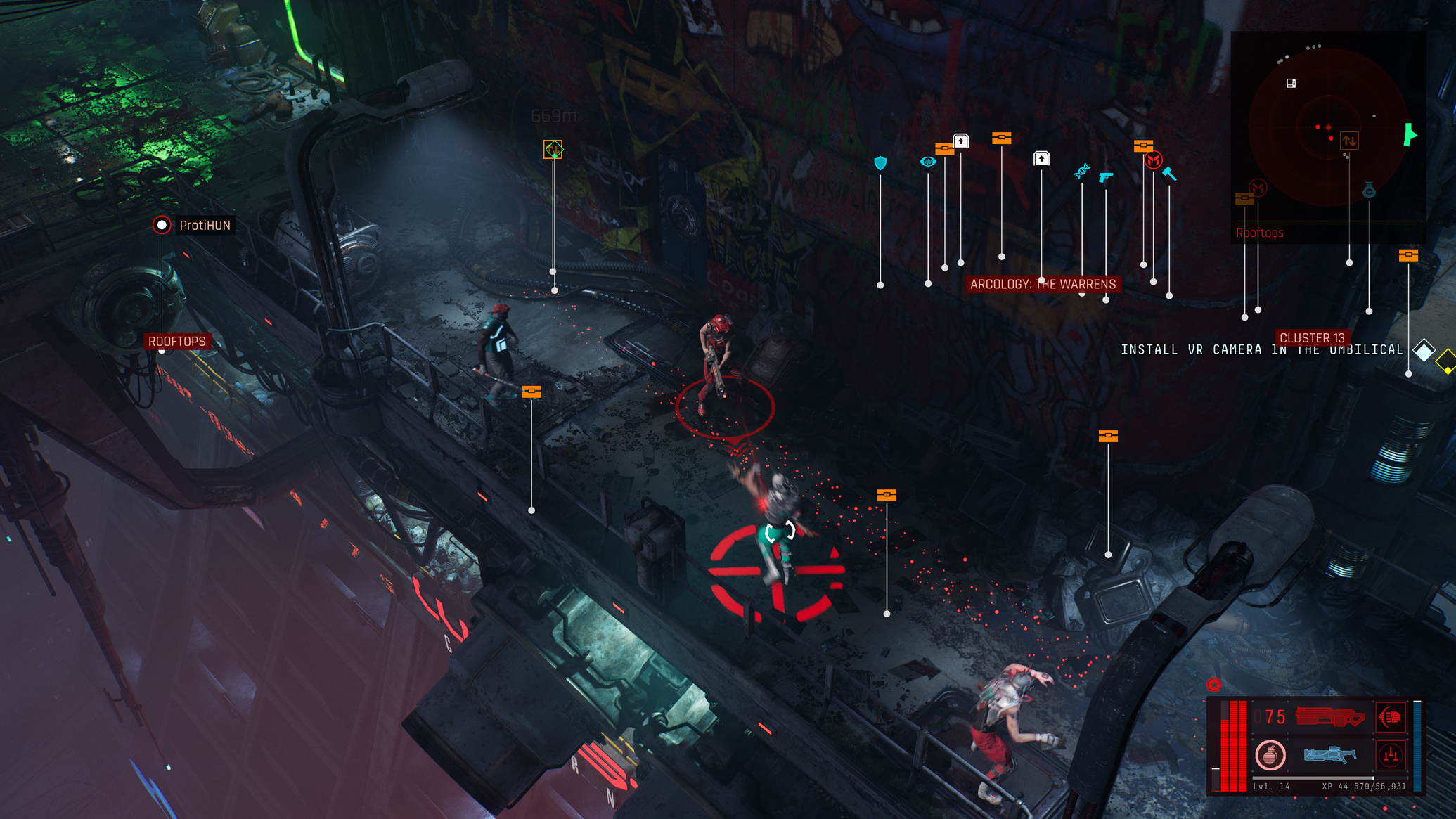Click the elevator arrows icon on minimap
The height and width of the screenshot is (819, 1456).
coord(1349,141)
